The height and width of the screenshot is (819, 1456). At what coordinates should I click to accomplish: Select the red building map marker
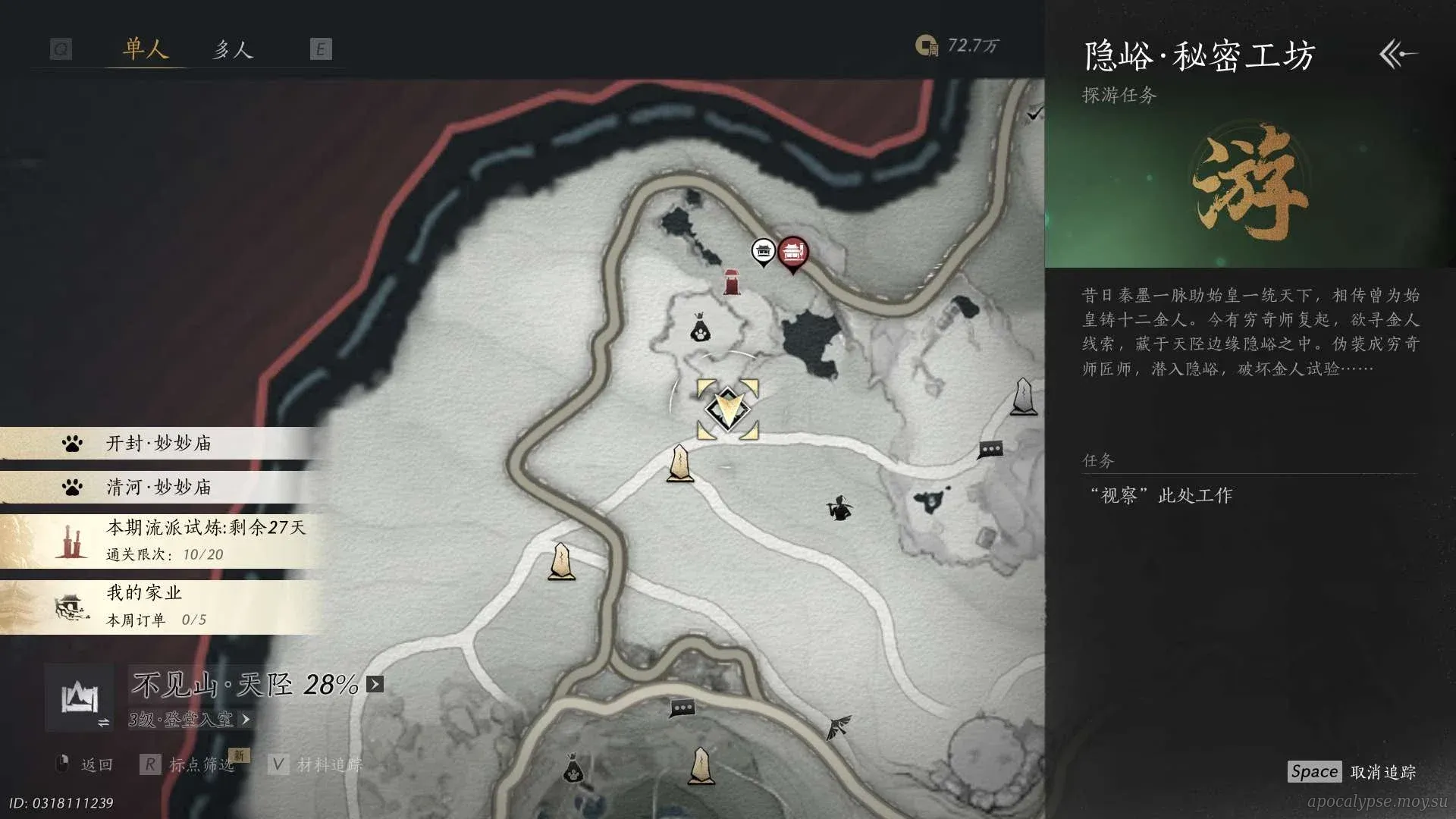click(793, 251)
